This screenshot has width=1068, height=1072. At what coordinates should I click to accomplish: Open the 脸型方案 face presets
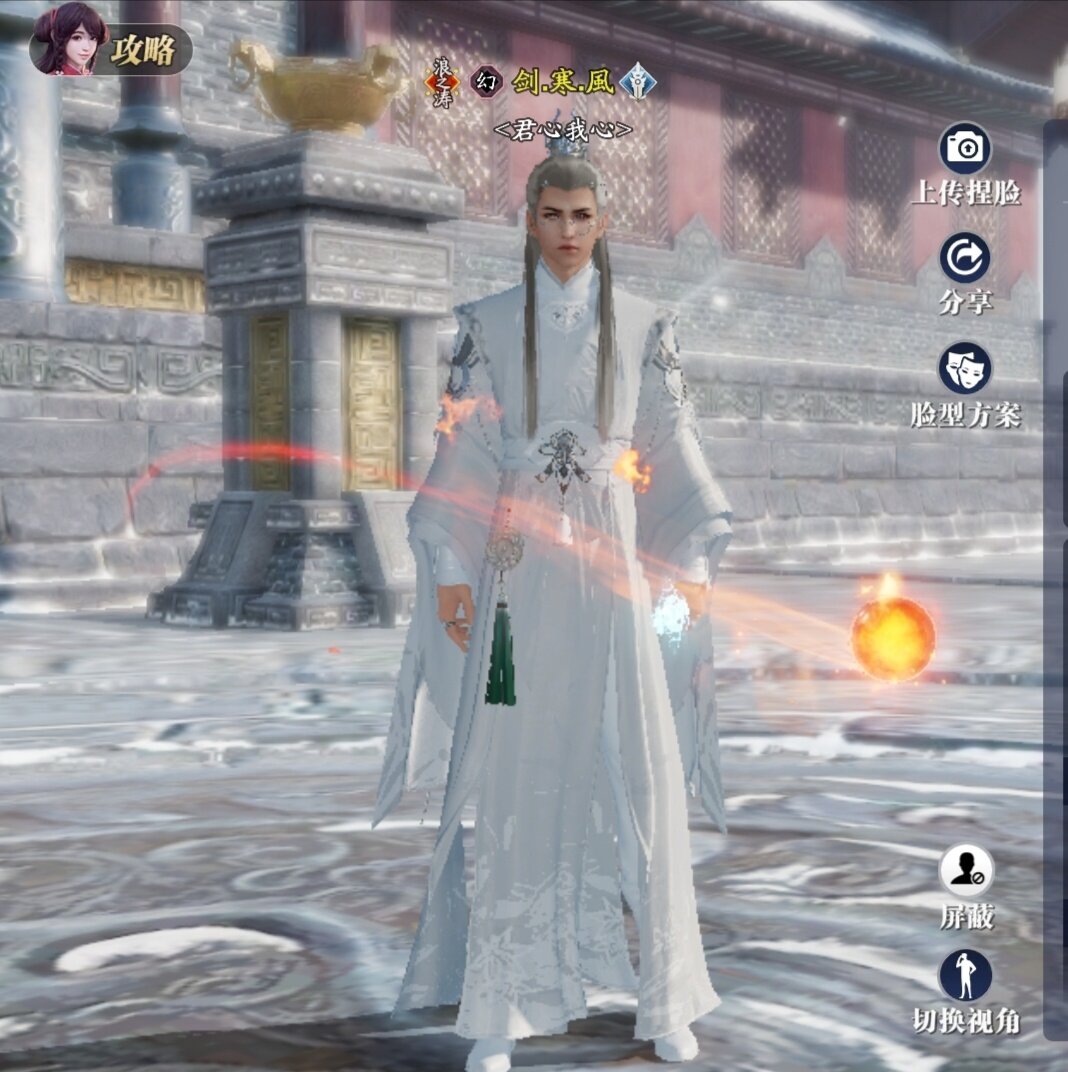[965, 368]
